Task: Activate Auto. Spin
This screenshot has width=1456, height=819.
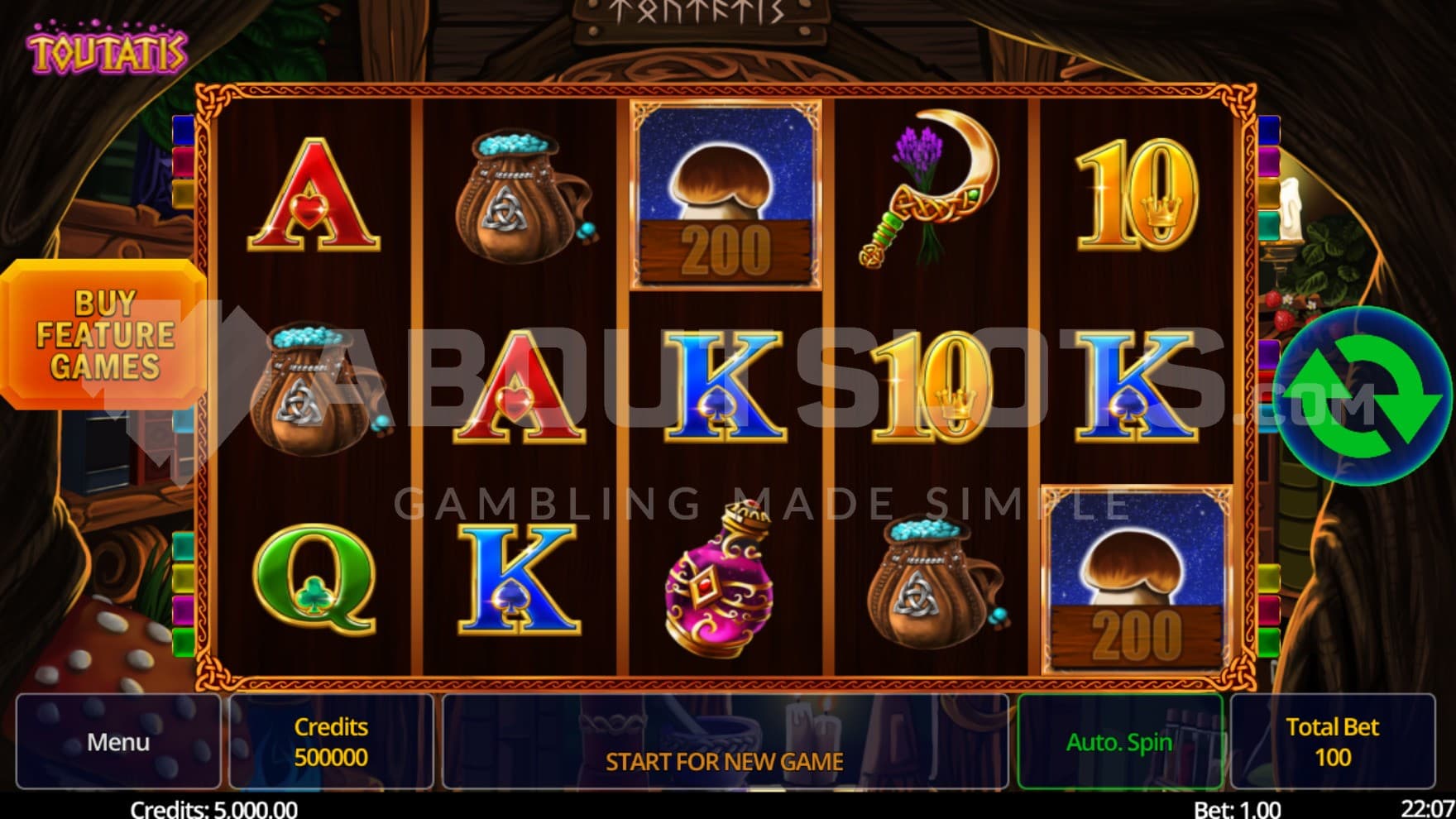Action: click(1119, 741)
